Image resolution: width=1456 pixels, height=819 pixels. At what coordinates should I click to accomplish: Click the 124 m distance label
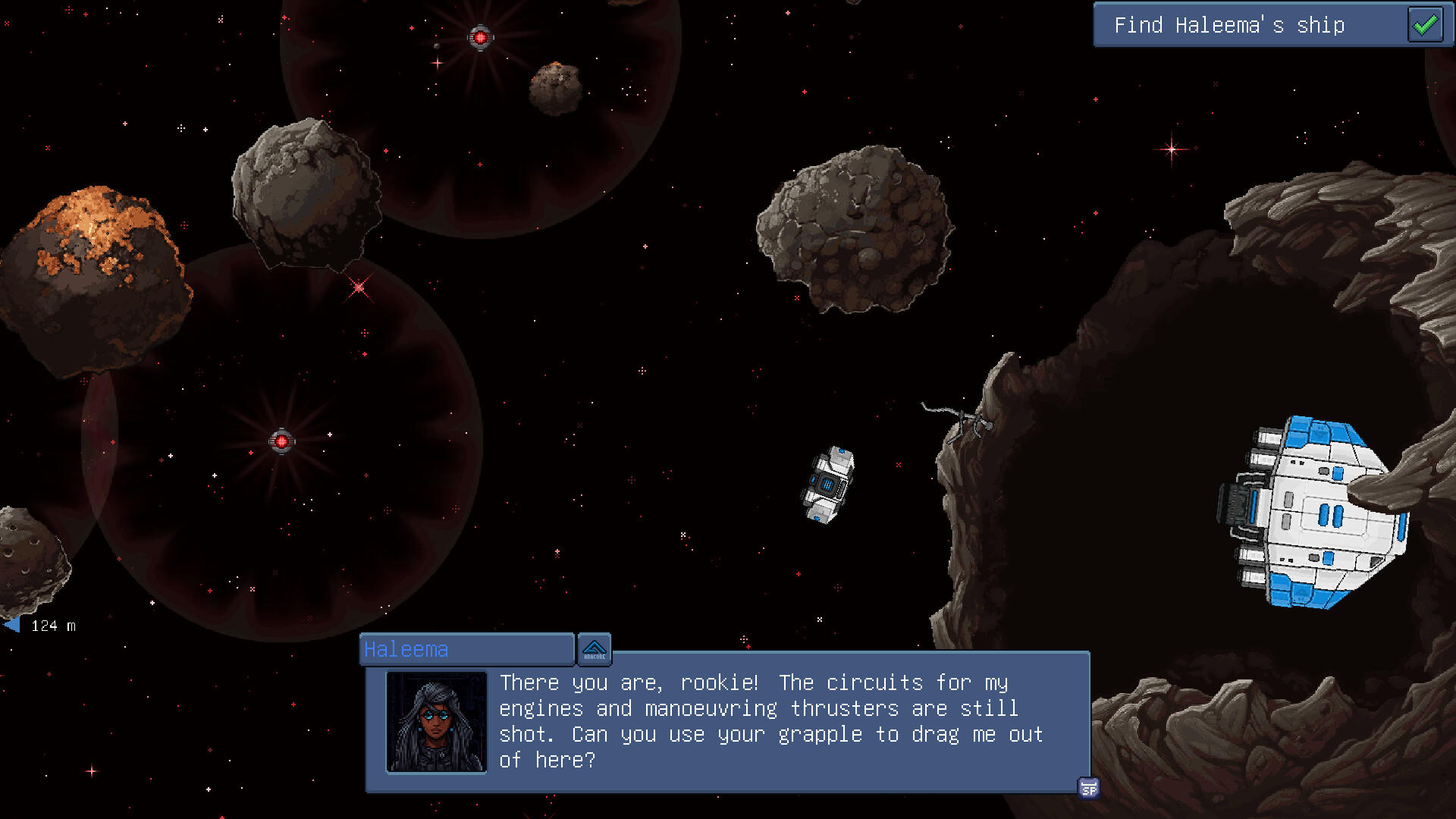click(x=52, y=625)
